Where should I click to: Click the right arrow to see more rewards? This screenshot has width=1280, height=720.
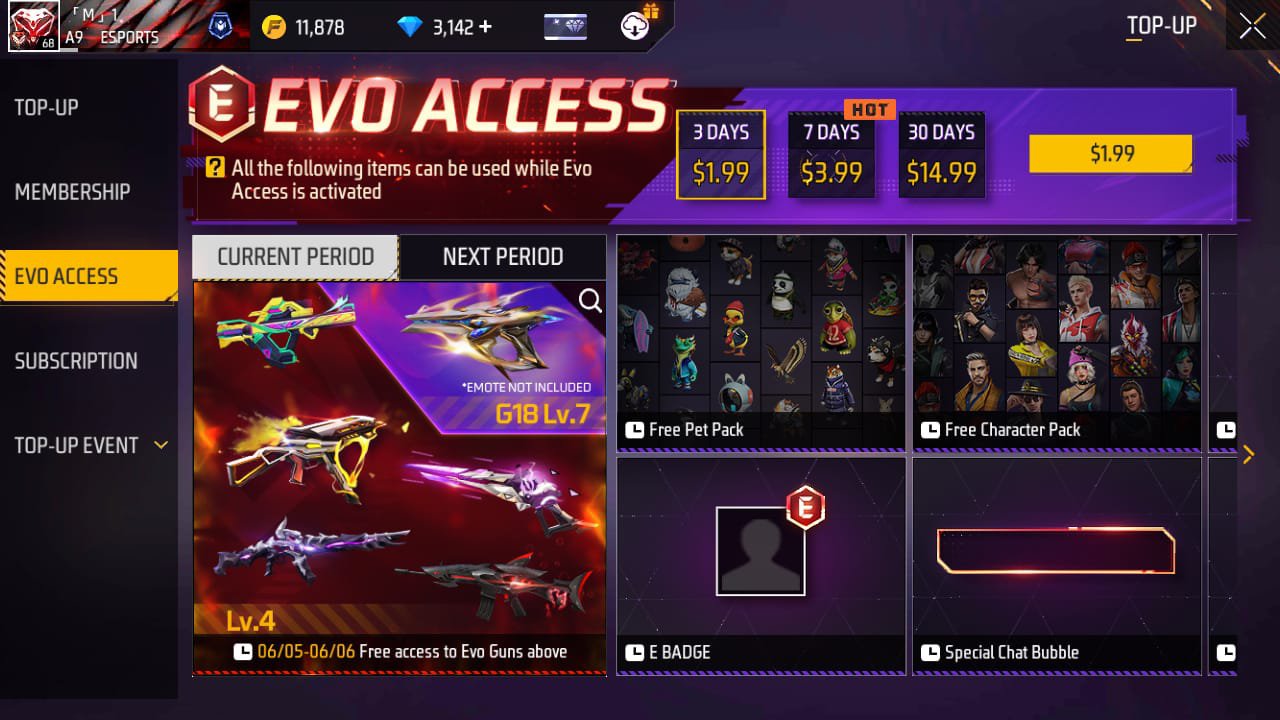tap(1248, 455)
